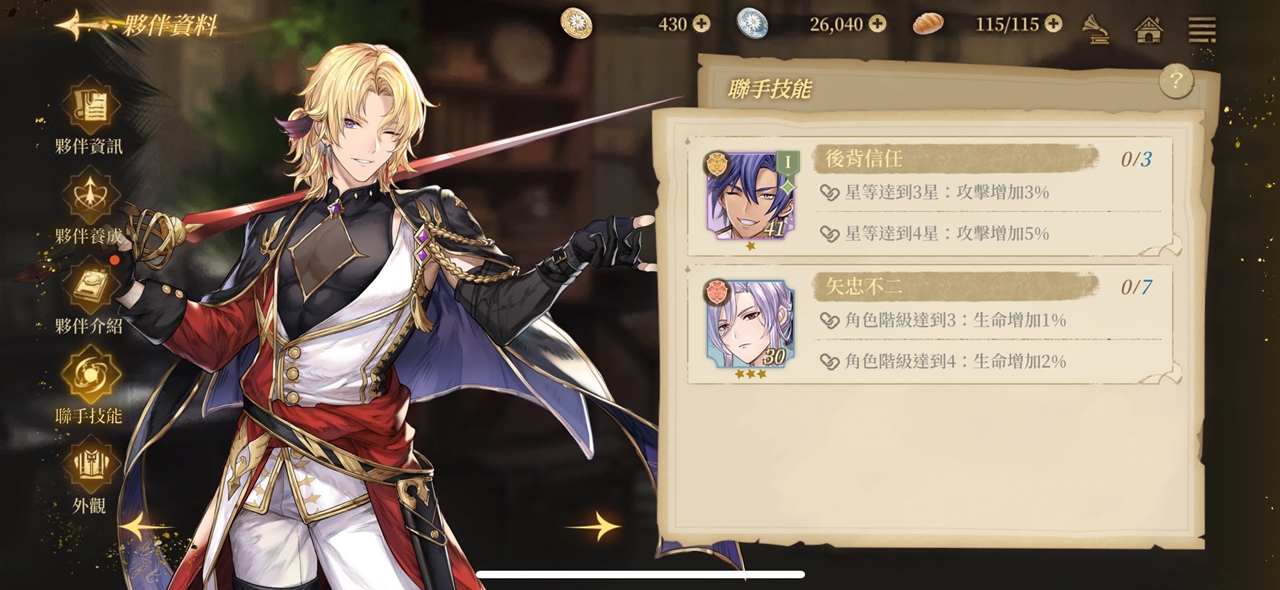1280x590 pixels.
Task: Select the 聯手技能 tab
Action: pyautogui.click(x=90, y=385)
